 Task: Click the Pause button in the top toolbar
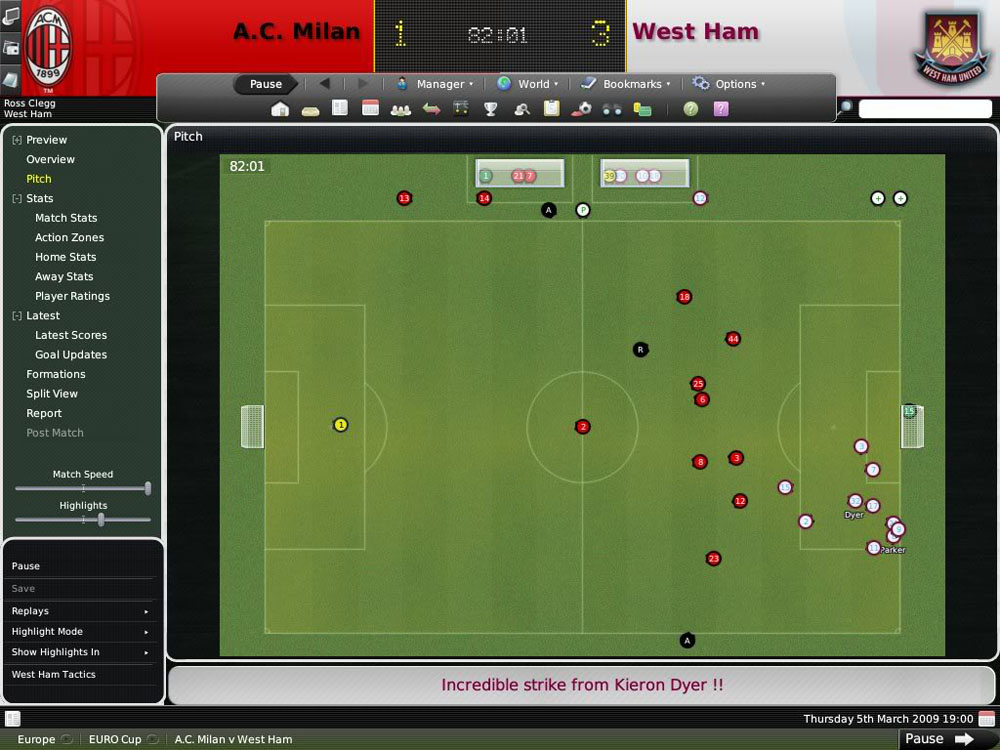tap(265, 84)
